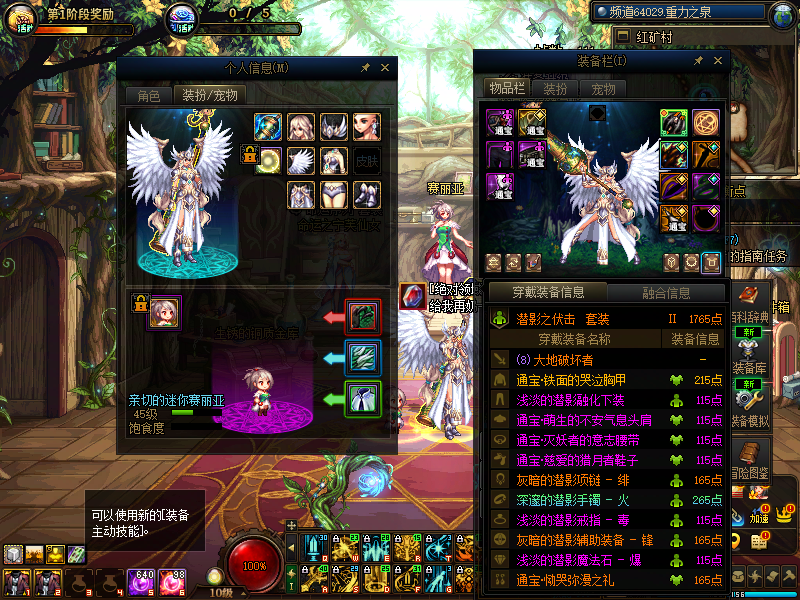800x600 pixels.
Task: Show the 融合信息 fusion info tab
Action: tap(665, 293)
